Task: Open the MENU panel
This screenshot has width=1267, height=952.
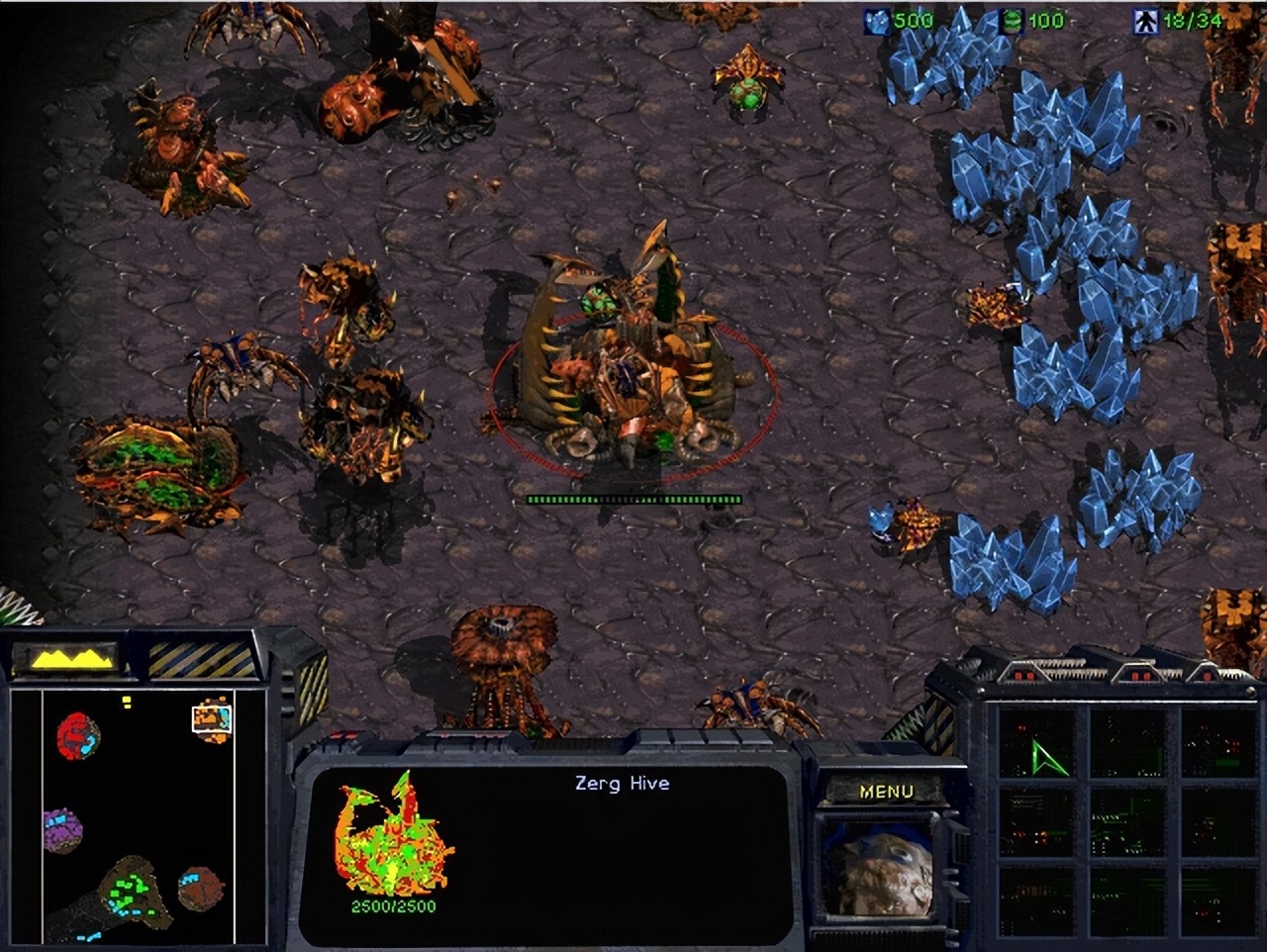Action: (889, 790)
